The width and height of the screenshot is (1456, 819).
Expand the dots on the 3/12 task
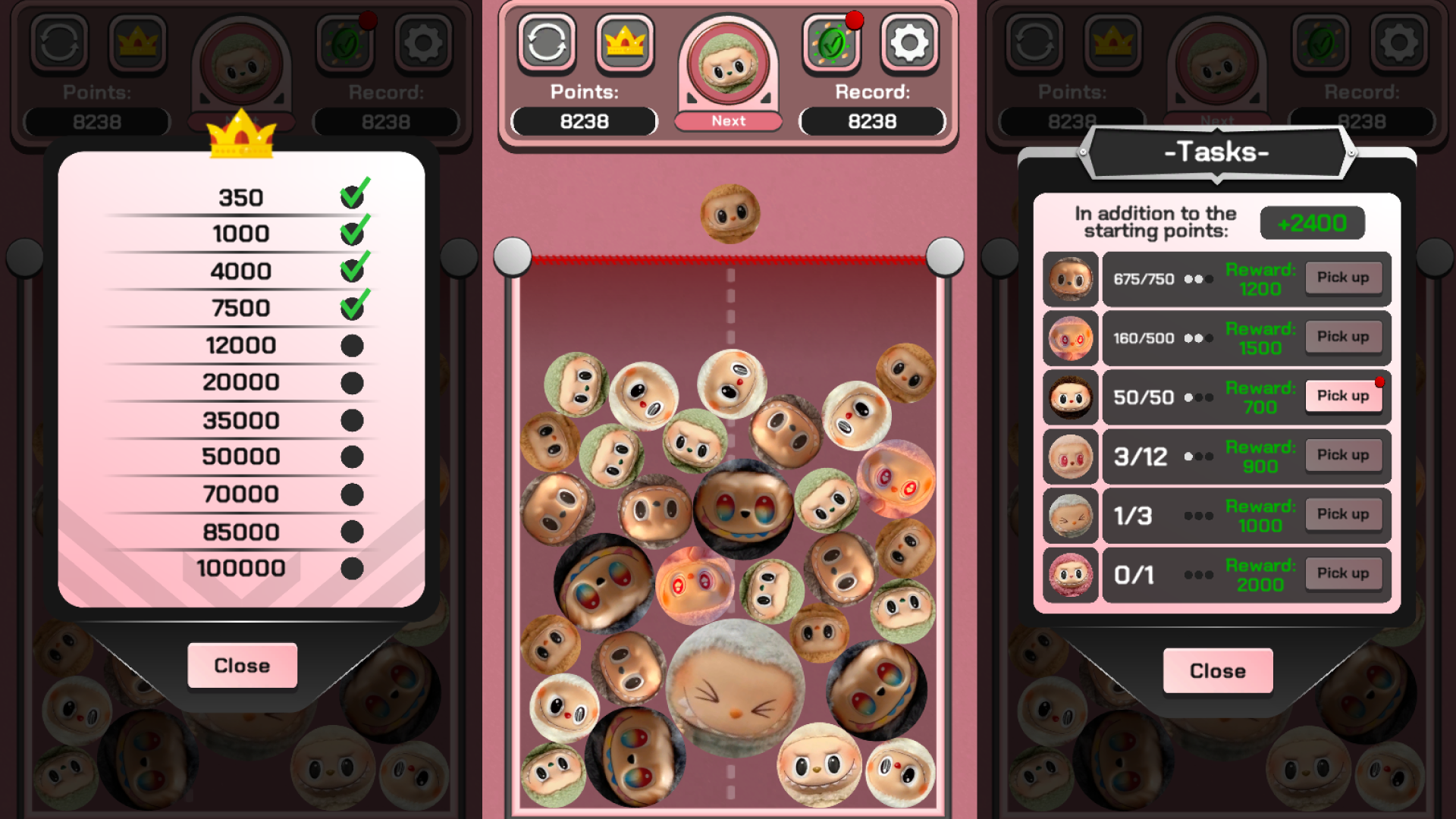pos(1200,456)
